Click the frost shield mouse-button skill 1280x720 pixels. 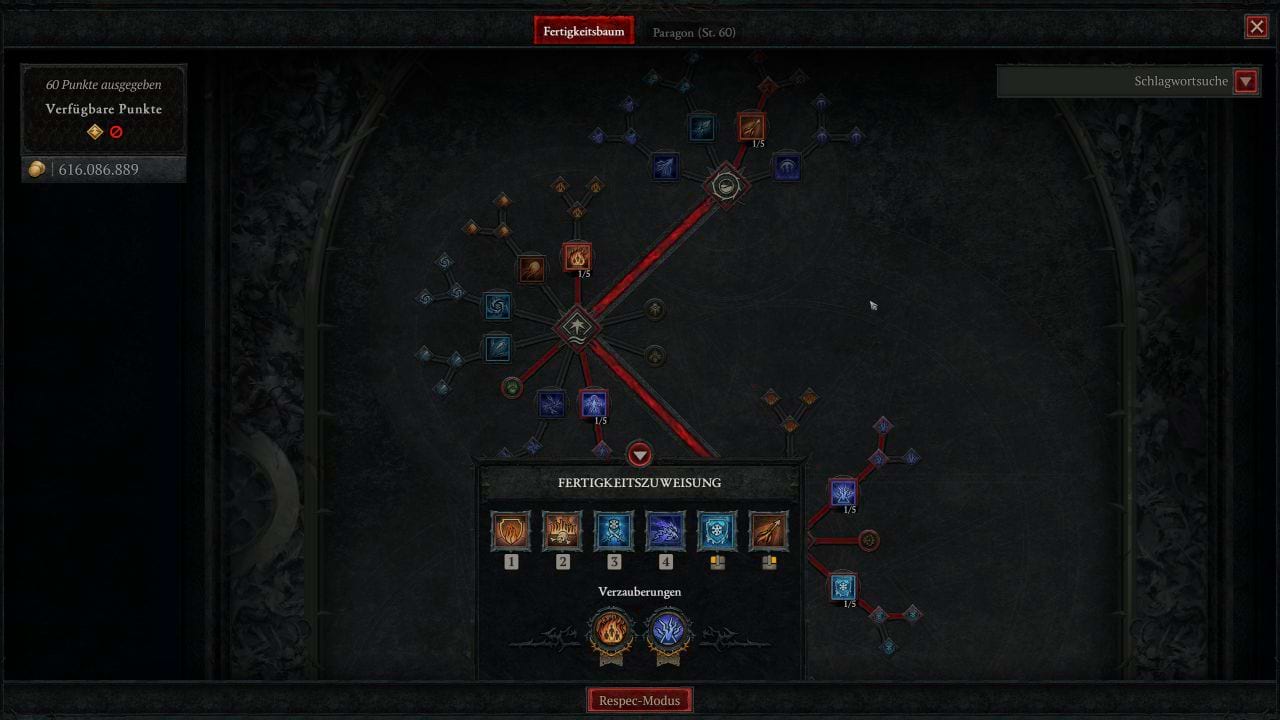[x=717, y=531]
